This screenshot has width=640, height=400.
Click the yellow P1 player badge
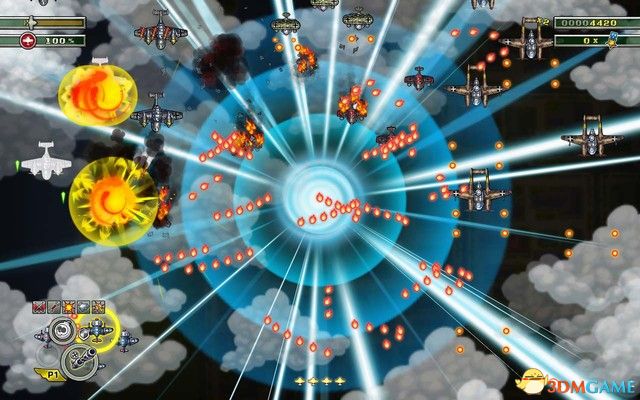click(x=51, y=375)
